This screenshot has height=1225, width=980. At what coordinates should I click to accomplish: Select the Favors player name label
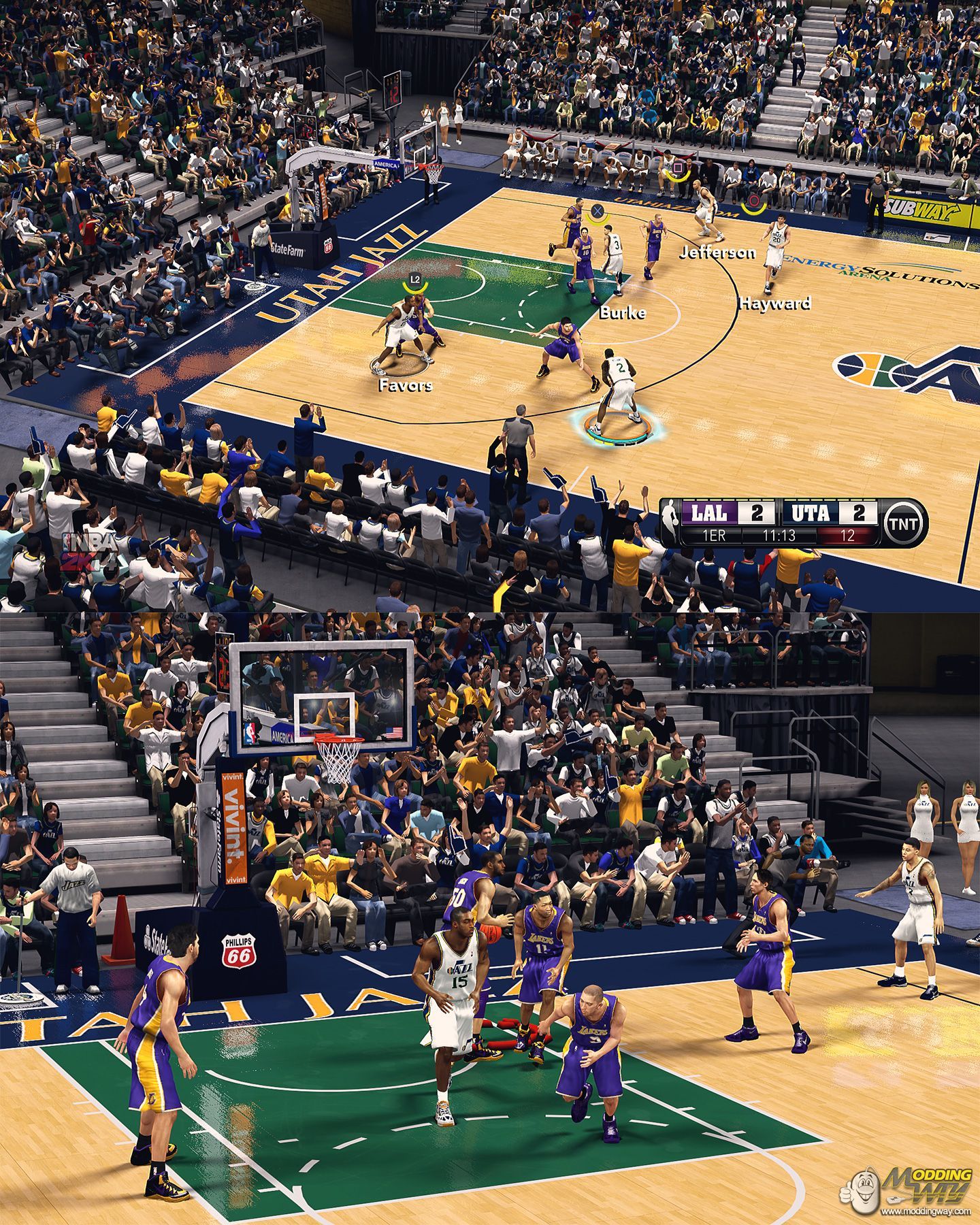tap(405, 386)
